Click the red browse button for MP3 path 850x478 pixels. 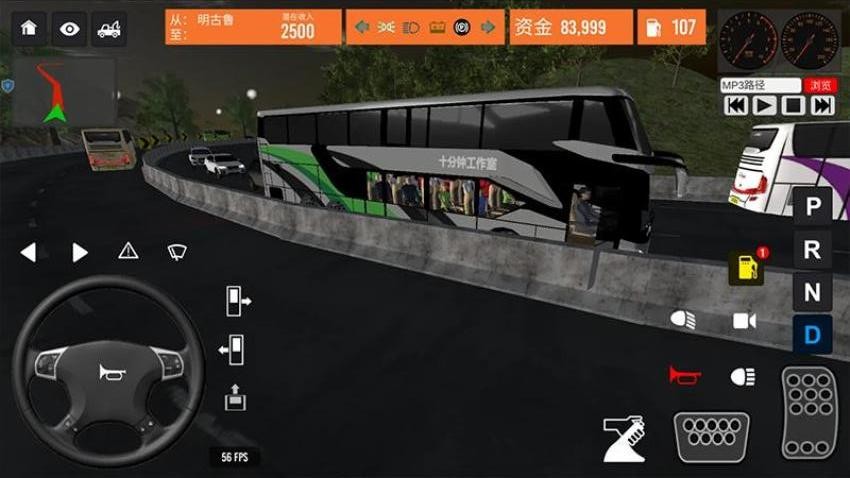[x=820, y=86]
